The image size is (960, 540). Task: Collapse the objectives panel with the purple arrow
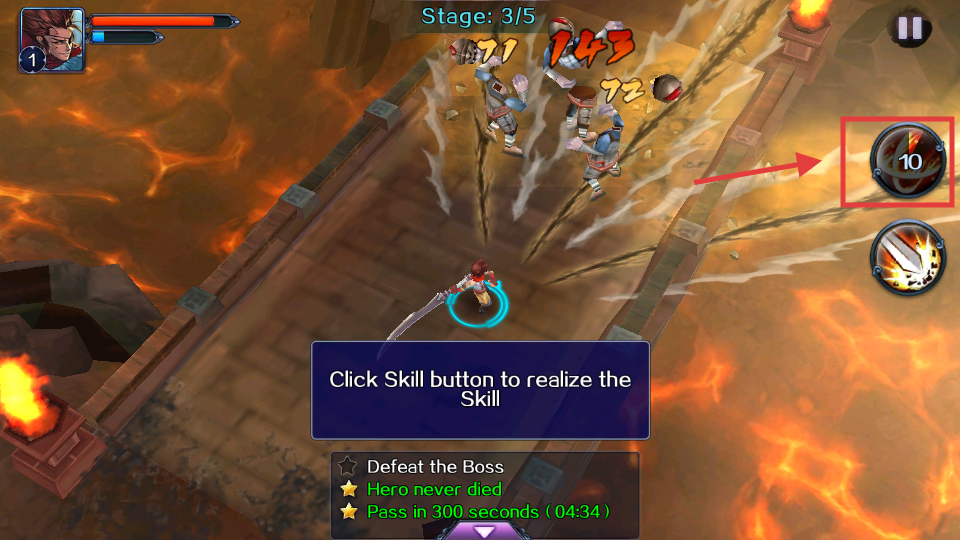click(x=484, y=531)
